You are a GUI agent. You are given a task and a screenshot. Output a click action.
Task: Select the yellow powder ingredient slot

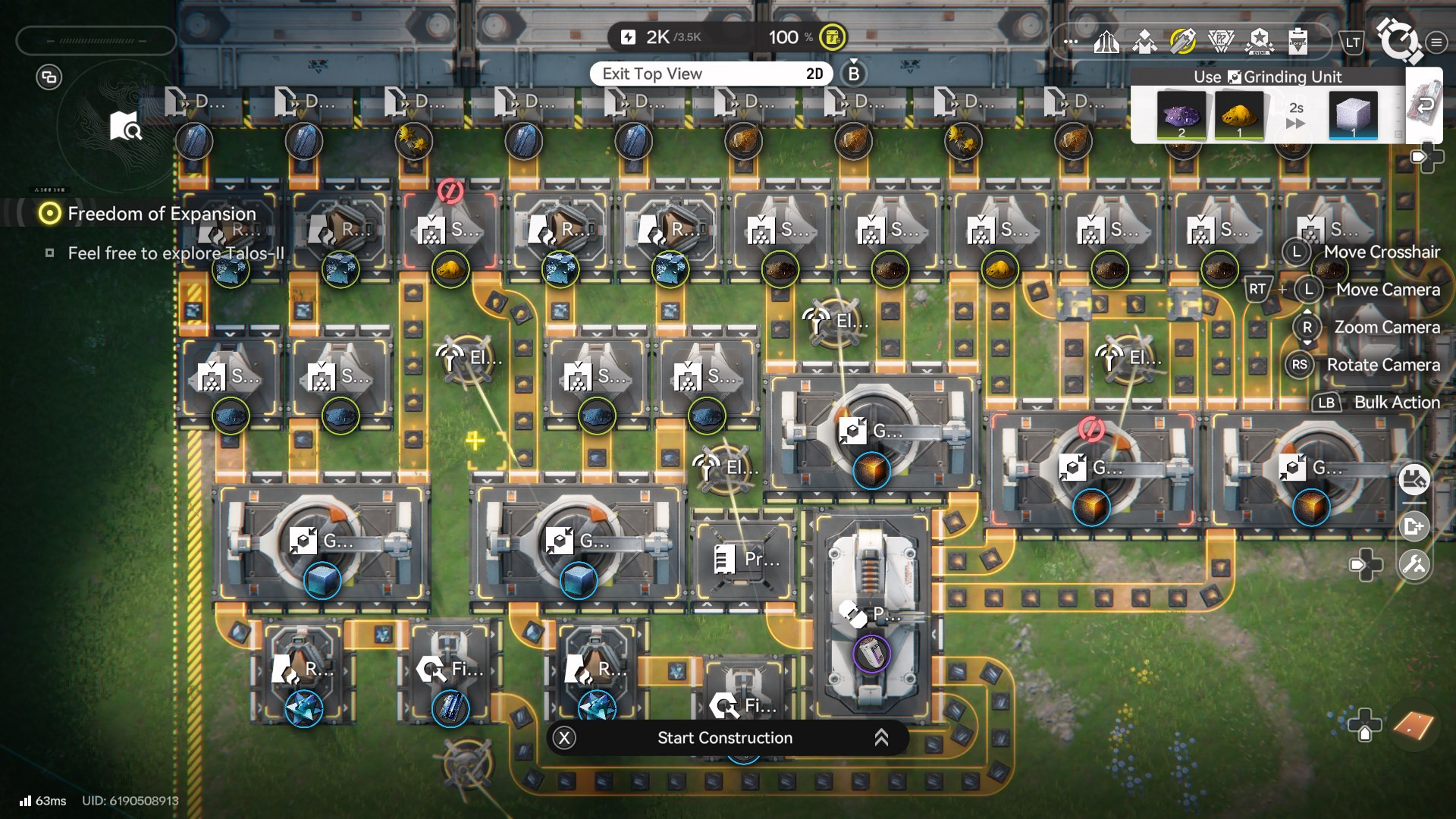1239,115
